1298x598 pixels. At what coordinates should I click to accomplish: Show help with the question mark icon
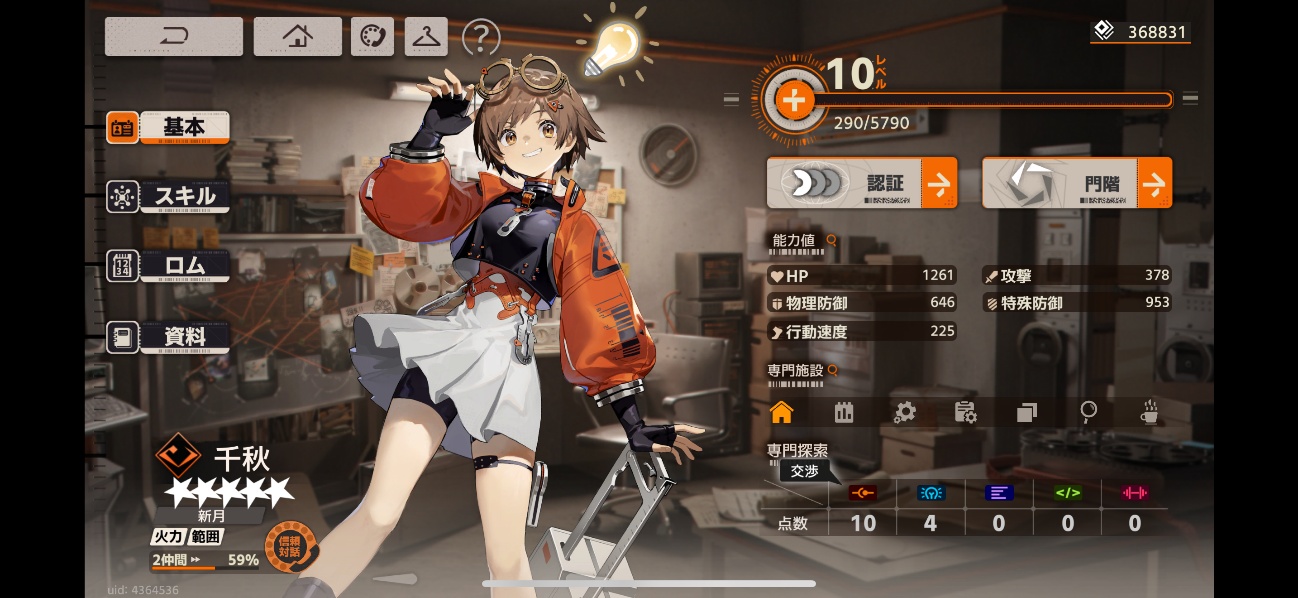click(481, 38)
